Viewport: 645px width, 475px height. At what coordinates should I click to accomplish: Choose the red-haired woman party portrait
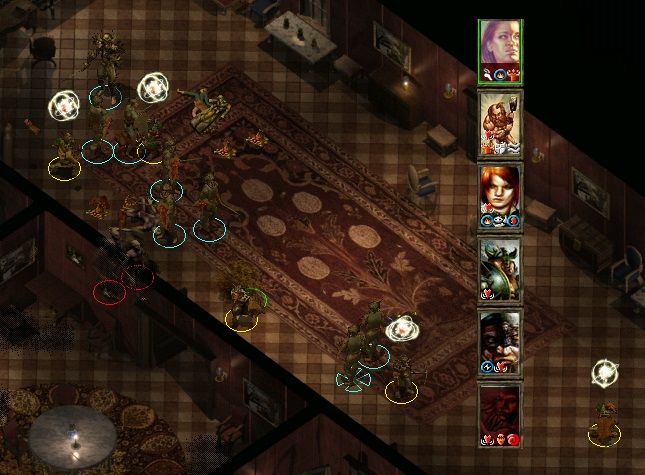pyautogui.click(x=499, y=195)
